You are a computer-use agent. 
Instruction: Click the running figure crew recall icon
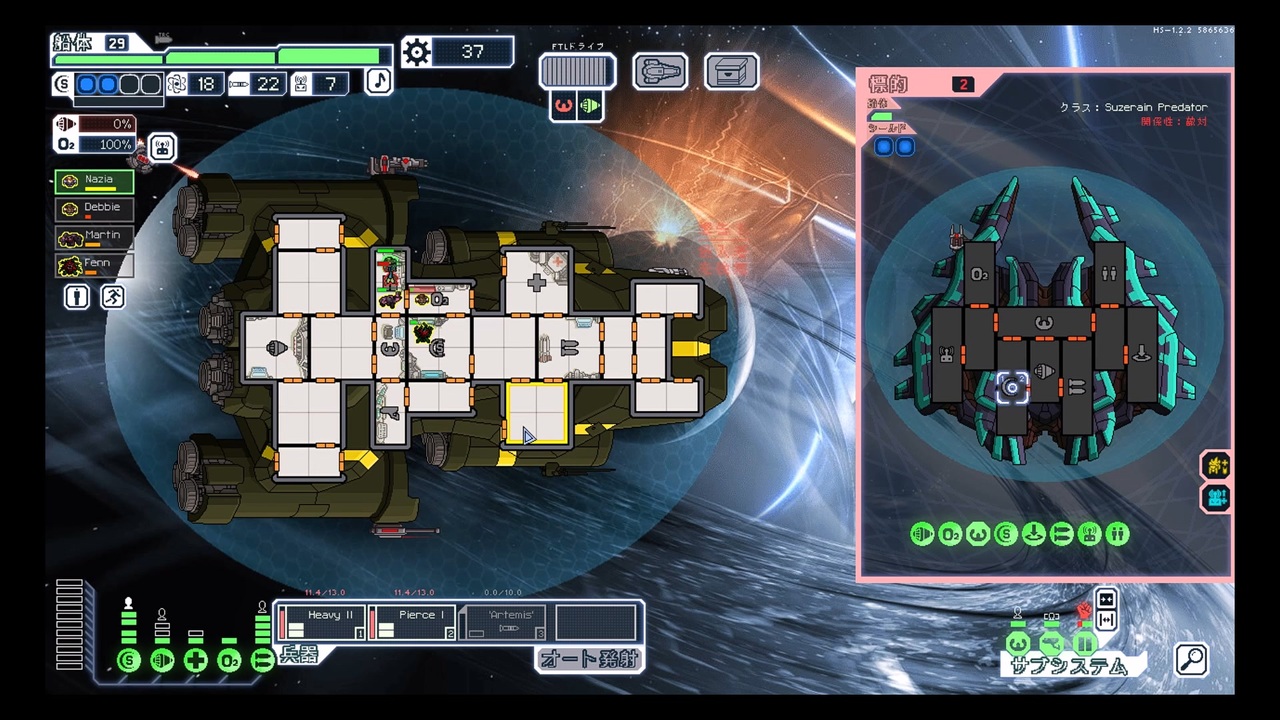(x=112, y=297)
